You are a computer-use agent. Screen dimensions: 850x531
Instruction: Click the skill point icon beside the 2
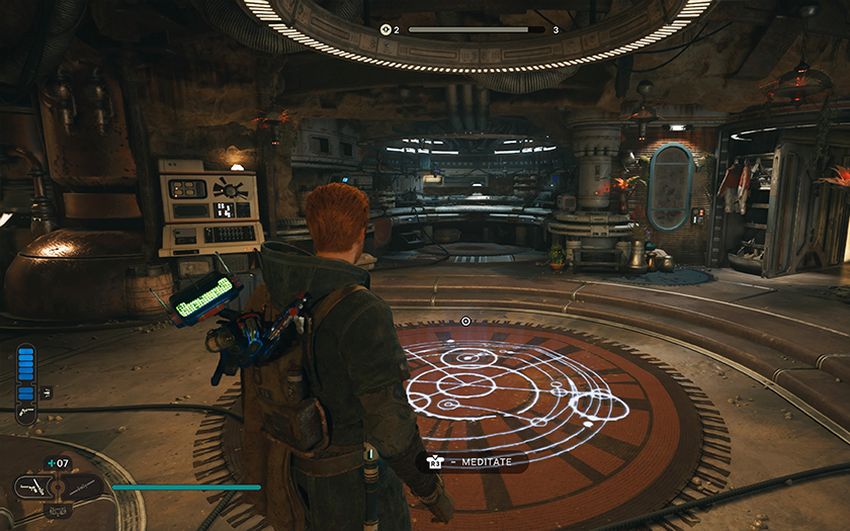385,30
